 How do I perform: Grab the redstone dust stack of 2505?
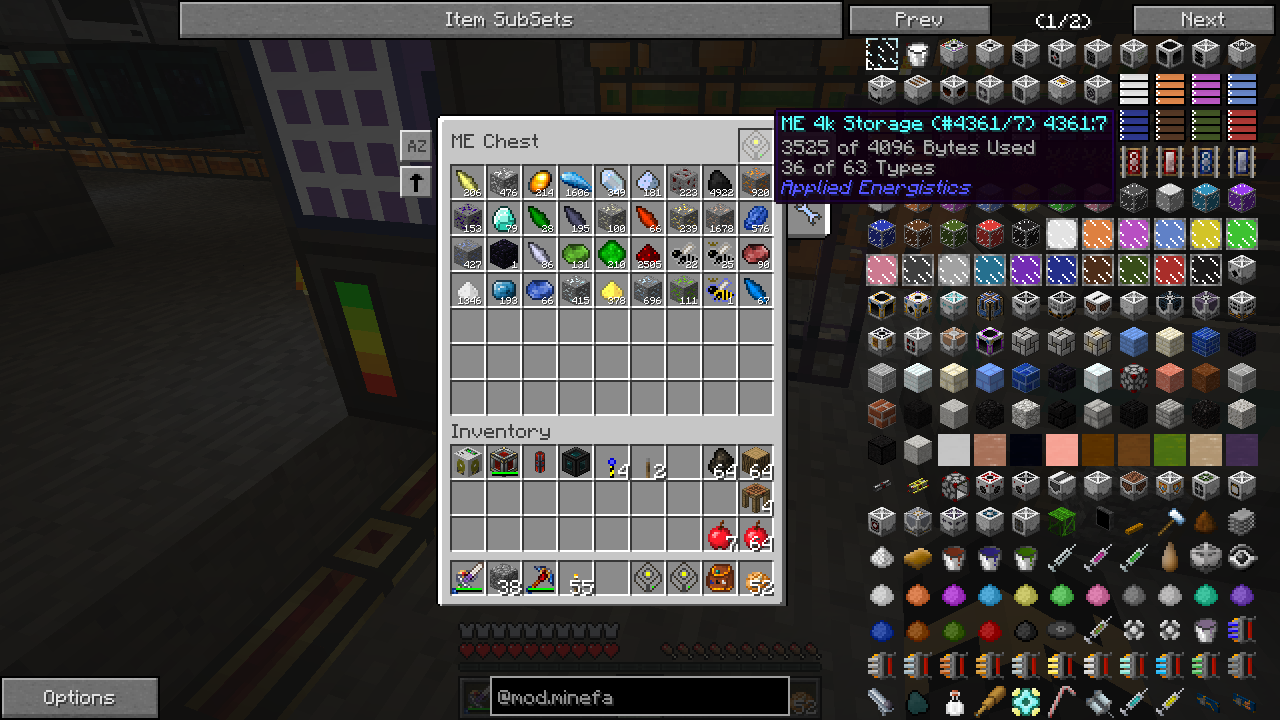pos(648,255)
